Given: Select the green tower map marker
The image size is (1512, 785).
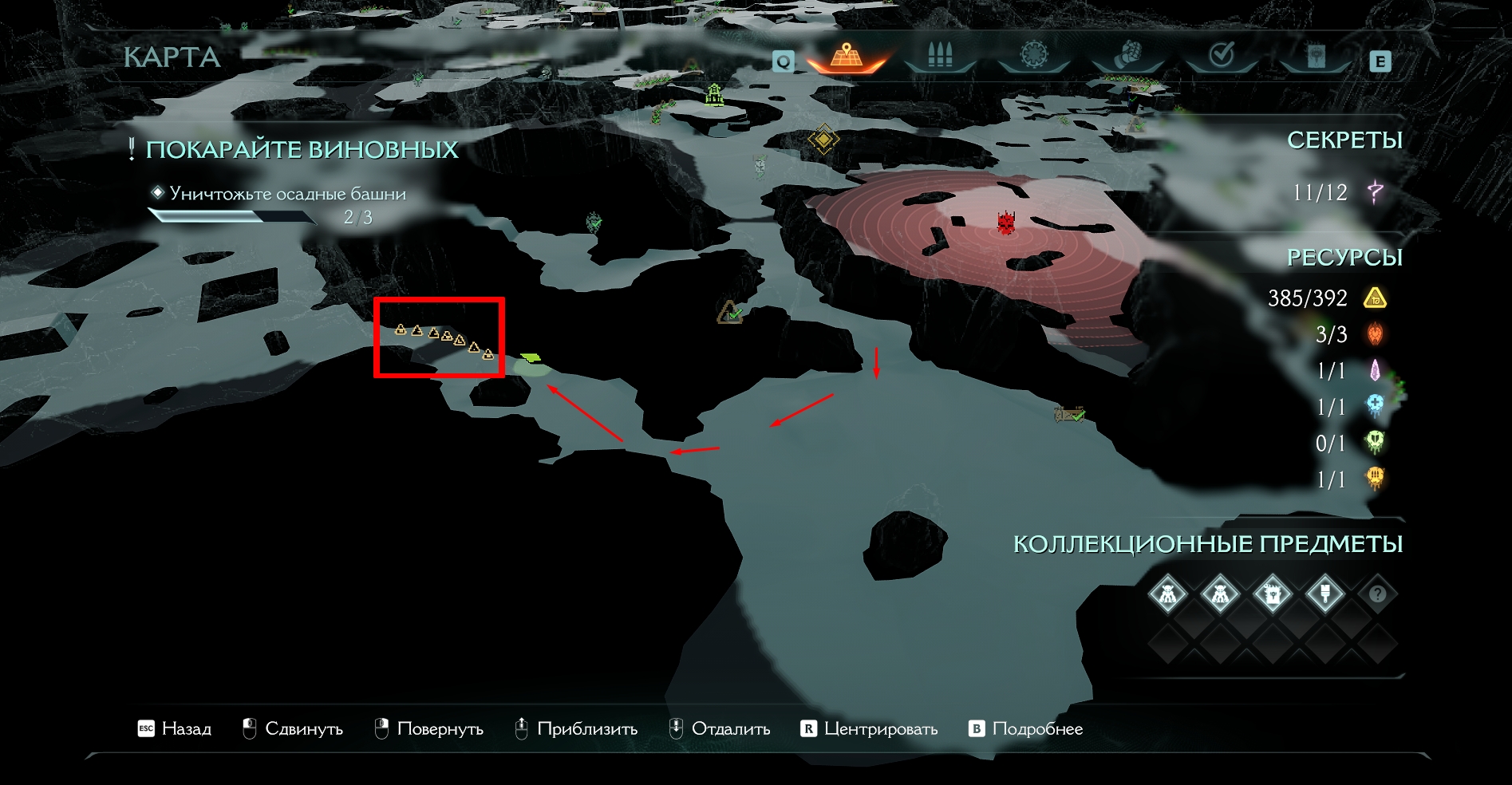Looking at the screenshot, I should 714,95.
